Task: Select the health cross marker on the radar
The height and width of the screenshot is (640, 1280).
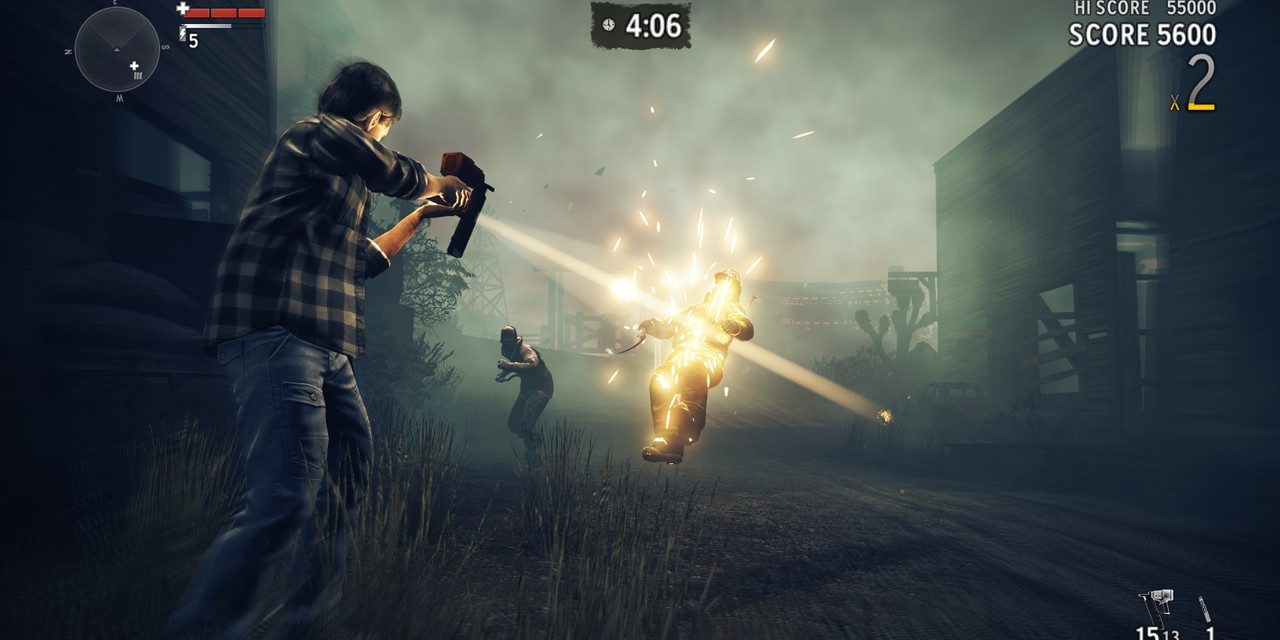Action: coord(134,66)
